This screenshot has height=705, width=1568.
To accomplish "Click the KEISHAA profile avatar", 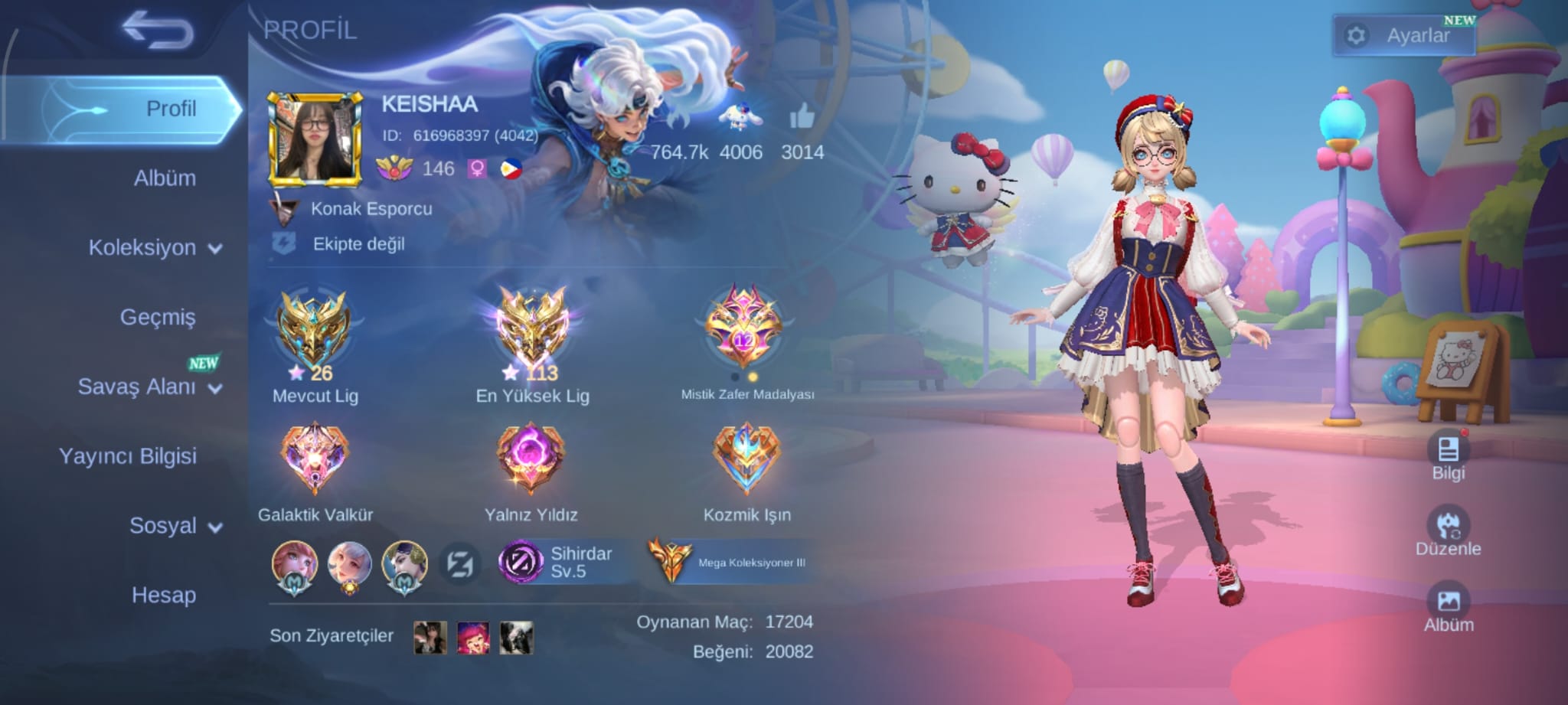I will (315, 140).
